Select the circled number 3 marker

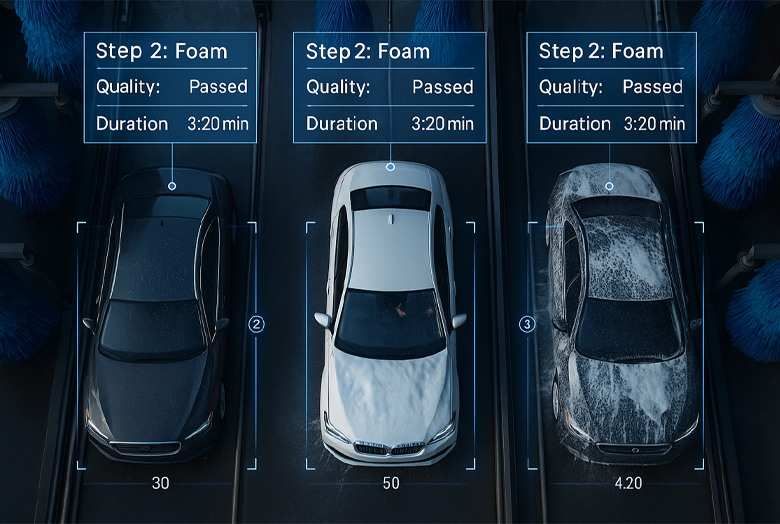[528, 324]
